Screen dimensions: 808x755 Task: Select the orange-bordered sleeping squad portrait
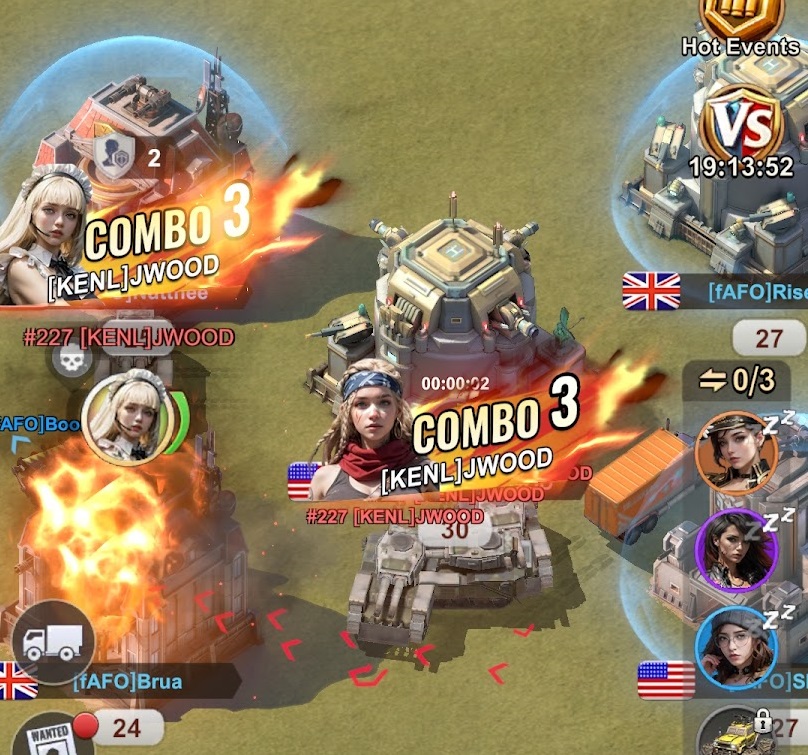coord(735,453)
